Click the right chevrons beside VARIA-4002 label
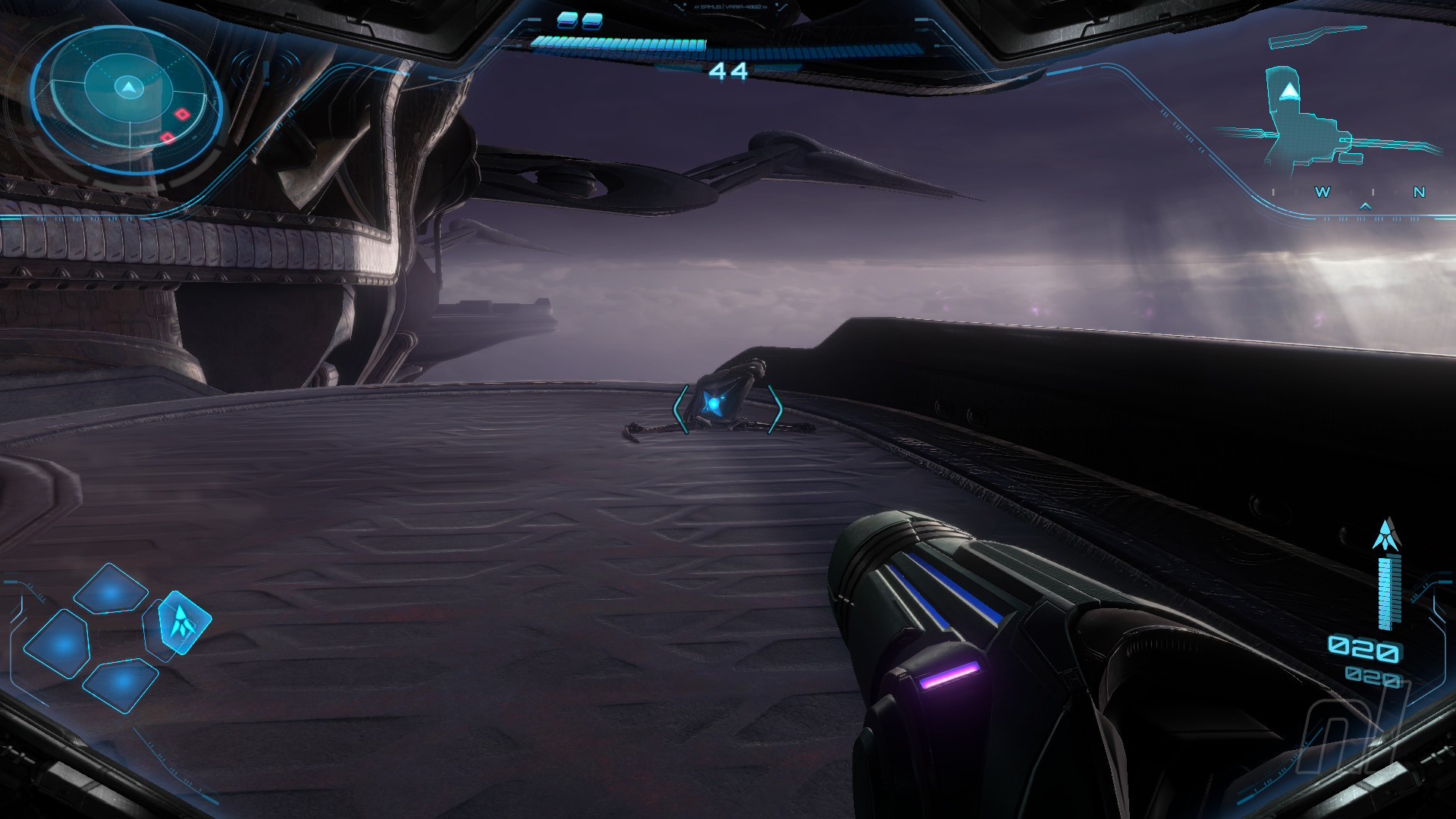 [x=765, y=7]
